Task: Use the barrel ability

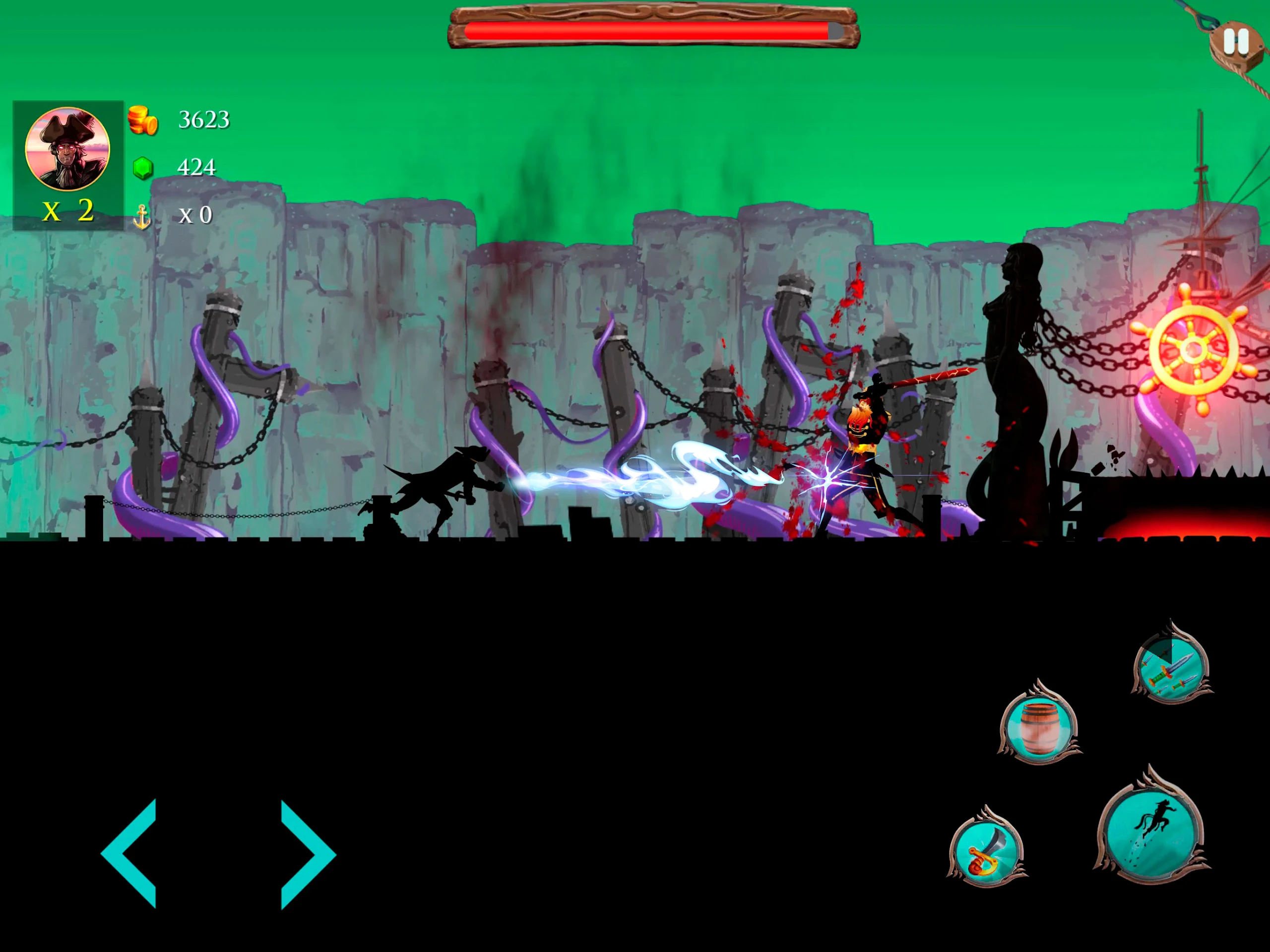Action: 1039,727
